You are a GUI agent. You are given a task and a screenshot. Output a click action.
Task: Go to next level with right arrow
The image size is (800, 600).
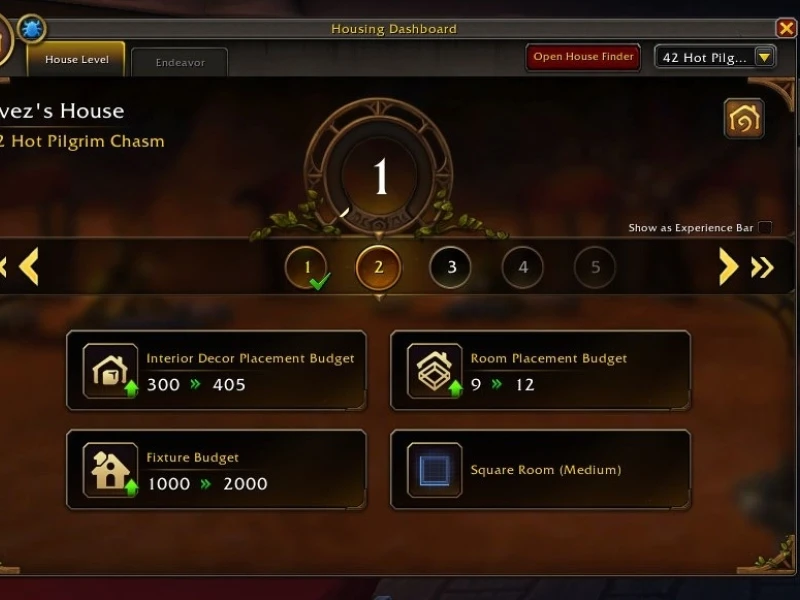pos(729,267)
